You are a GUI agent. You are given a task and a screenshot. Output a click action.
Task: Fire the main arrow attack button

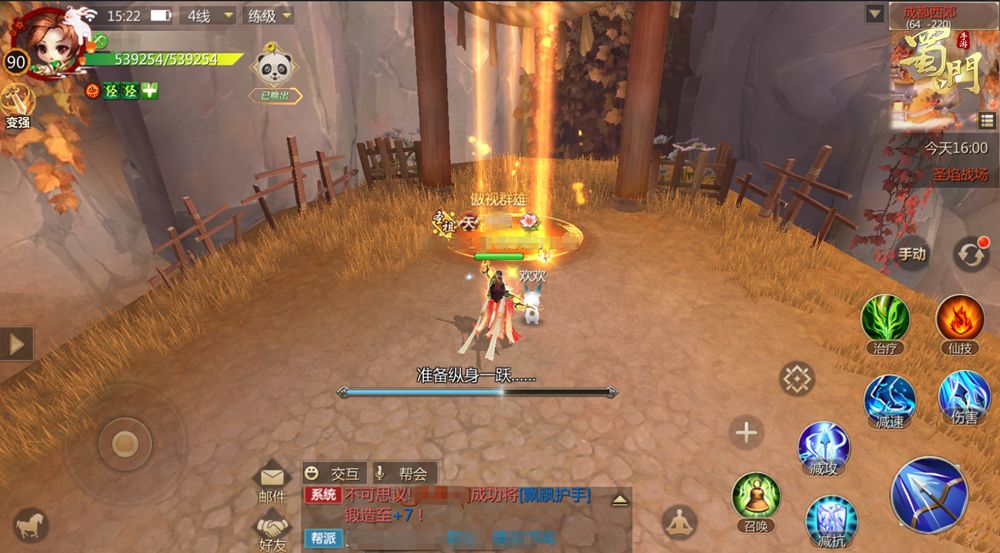coord(929,494)
